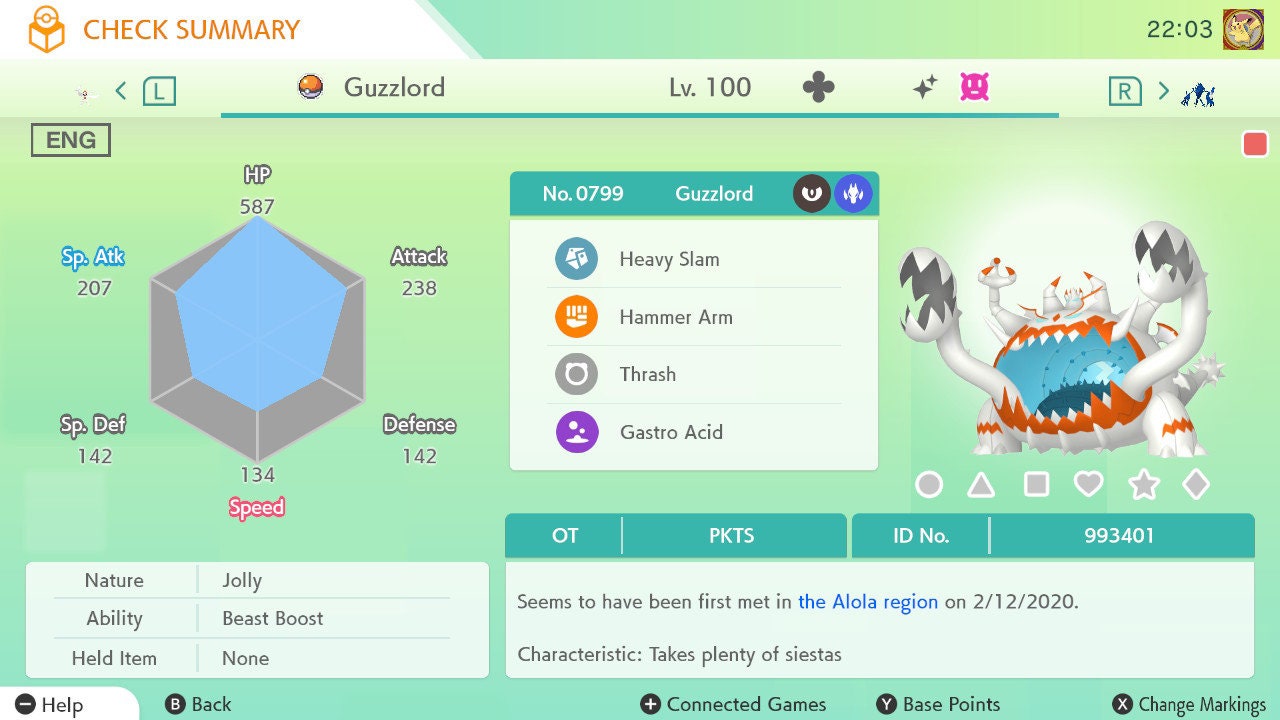Open Connected Games info
Viewport: 1280px width, 720px height.
click(734, 705)
